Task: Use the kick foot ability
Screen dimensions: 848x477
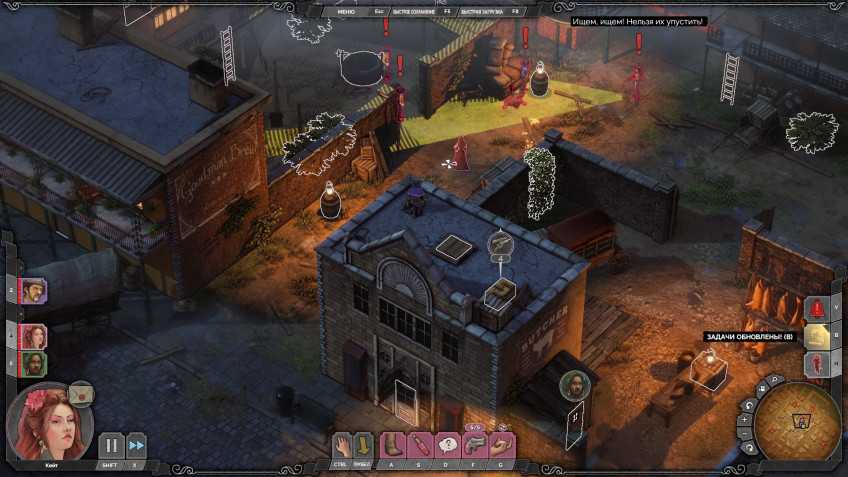Action: click(392, 445)
